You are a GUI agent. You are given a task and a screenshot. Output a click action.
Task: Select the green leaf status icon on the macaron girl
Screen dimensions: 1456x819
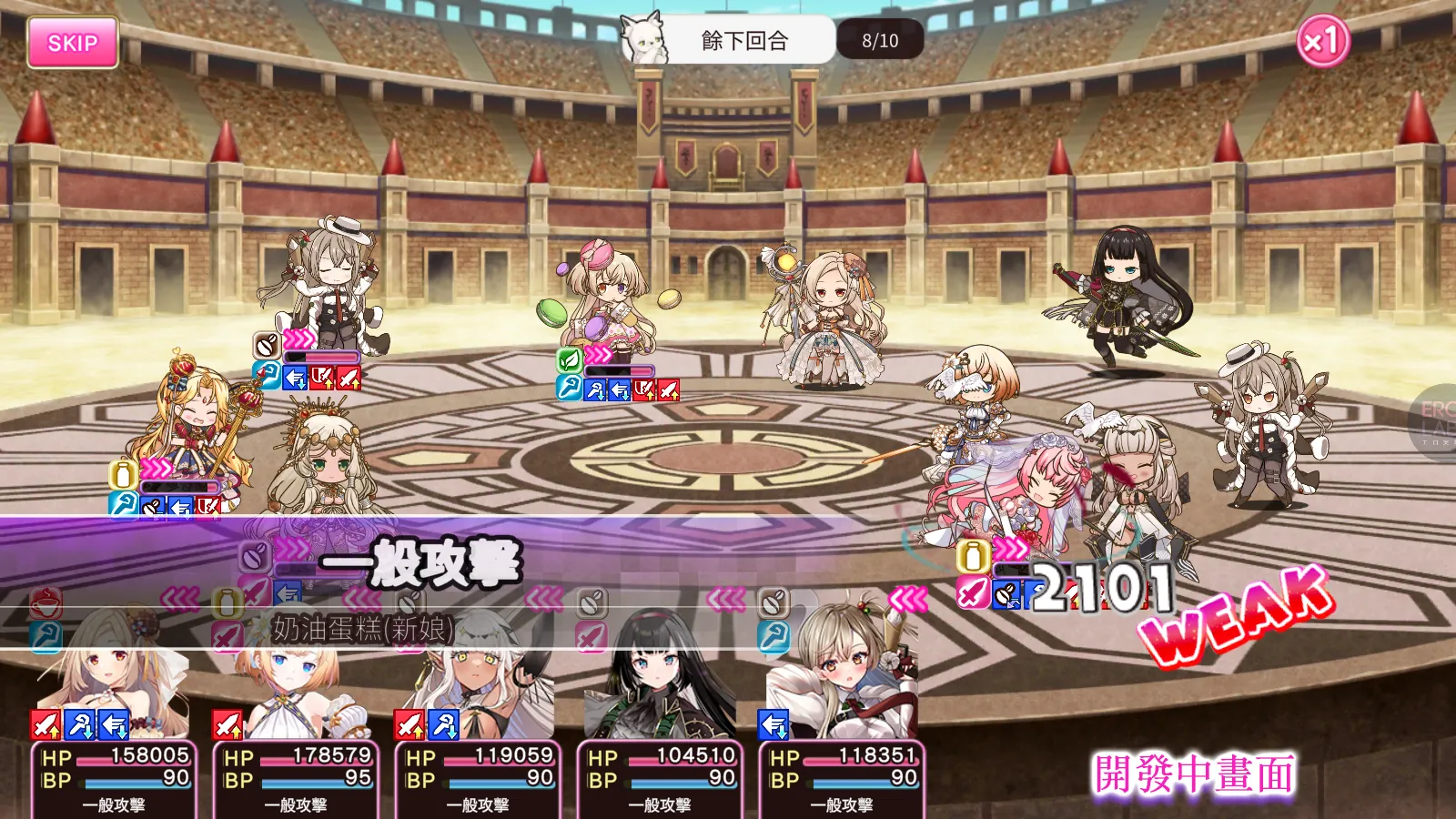click(568, 359)
